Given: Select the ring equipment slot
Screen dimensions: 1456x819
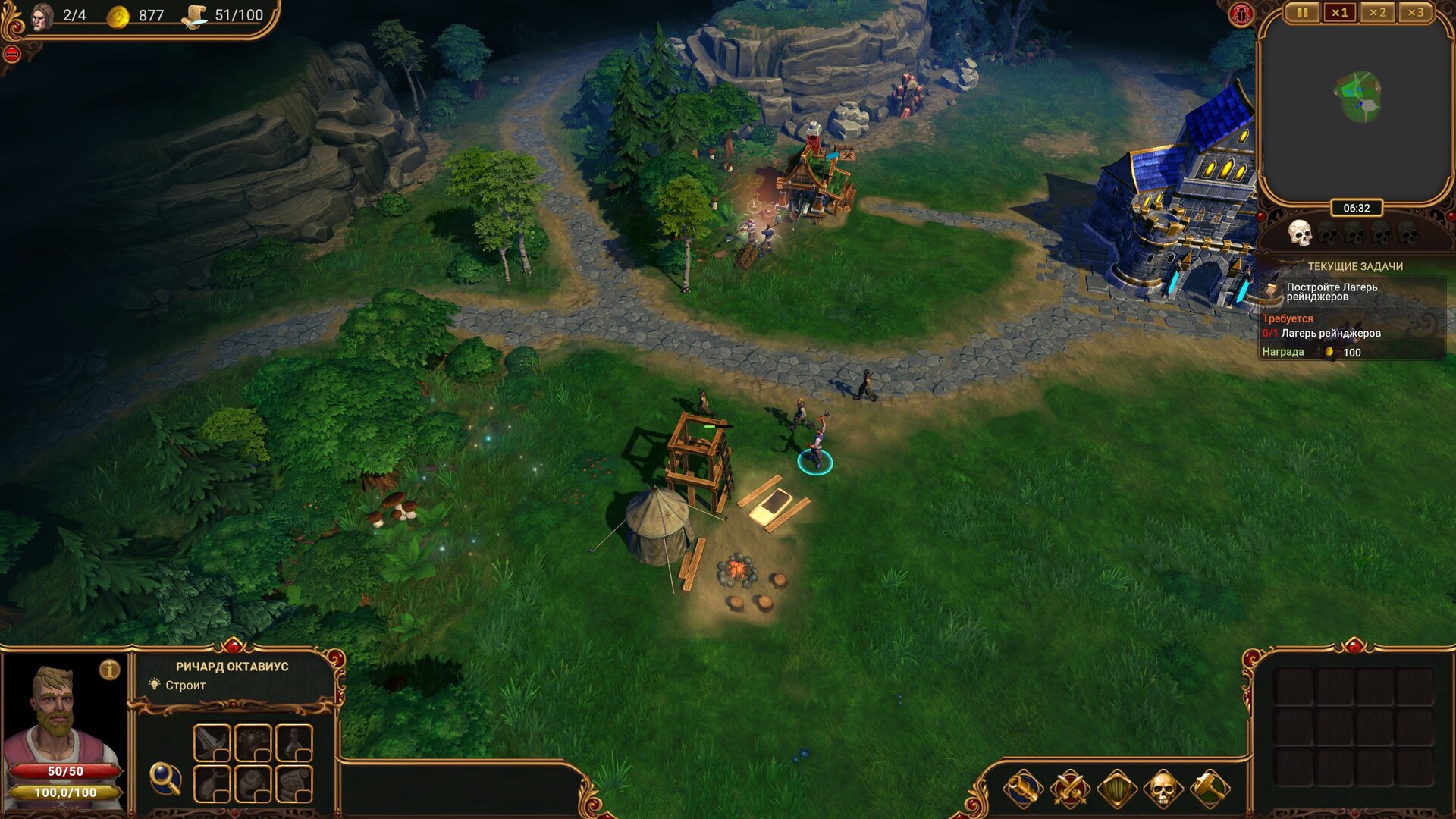Looking at the screenshot, I should pyautogui.click(x=253, y=783).
